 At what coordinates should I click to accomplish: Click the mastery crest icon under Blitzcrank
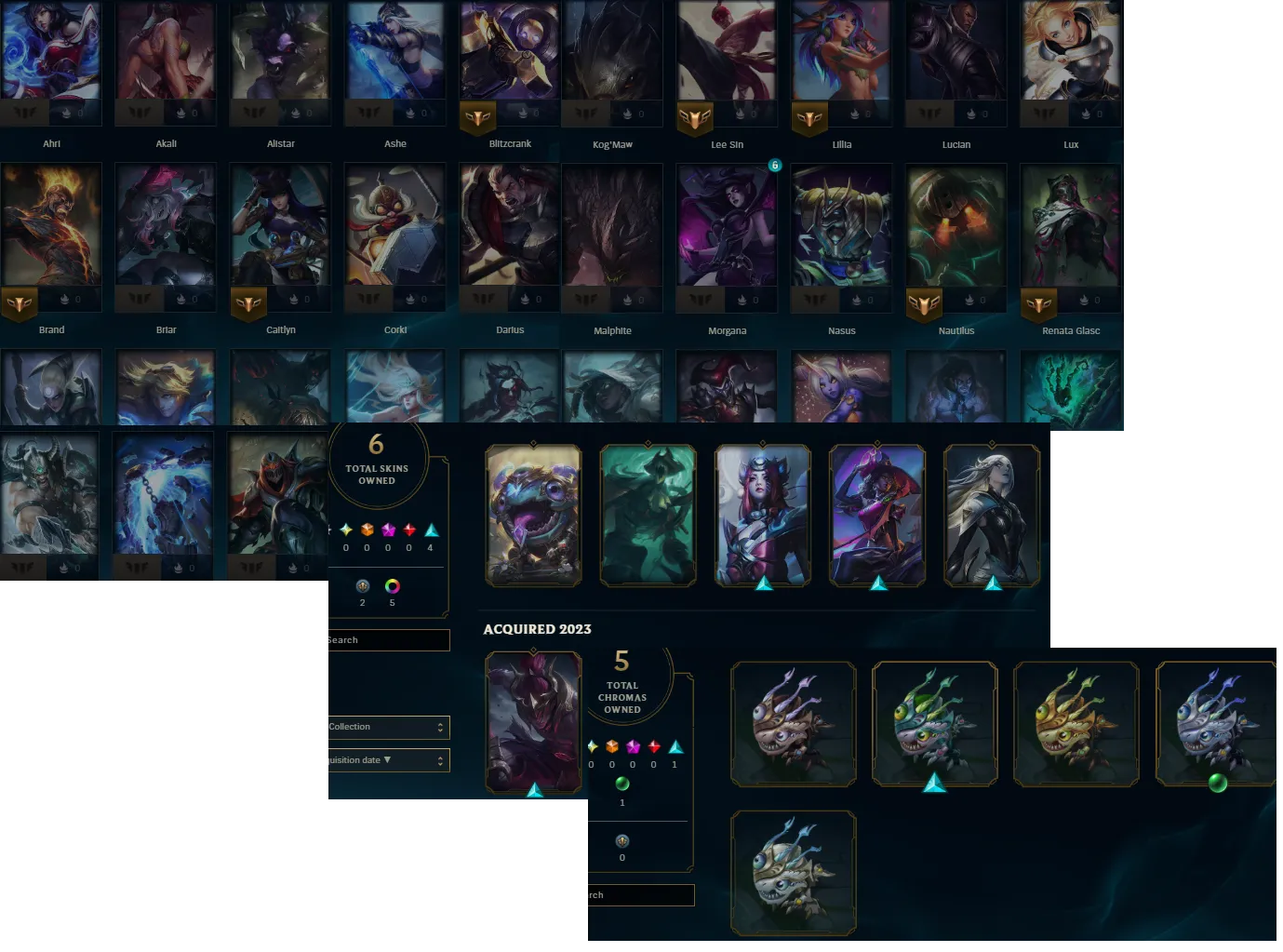[478, 118]
